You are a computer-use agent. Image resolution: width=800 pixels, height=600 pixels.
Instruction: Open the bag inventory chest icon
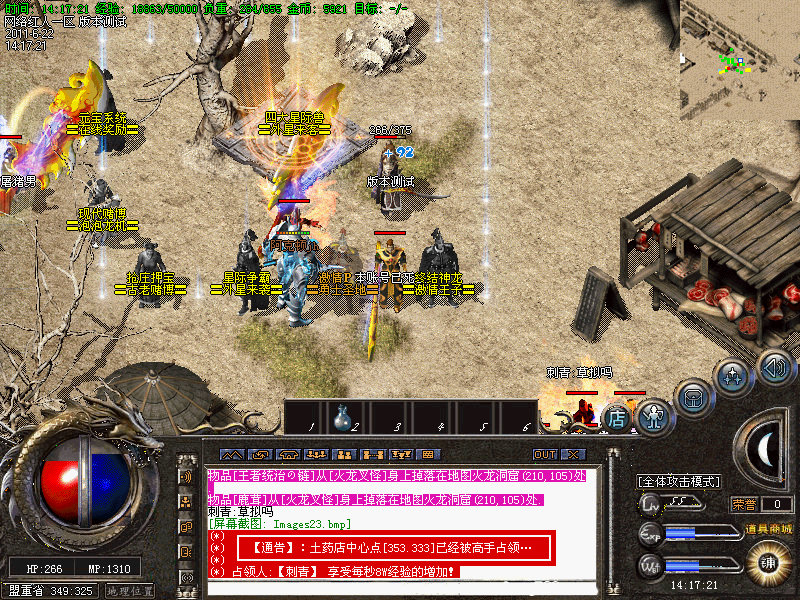pos(692,397)
